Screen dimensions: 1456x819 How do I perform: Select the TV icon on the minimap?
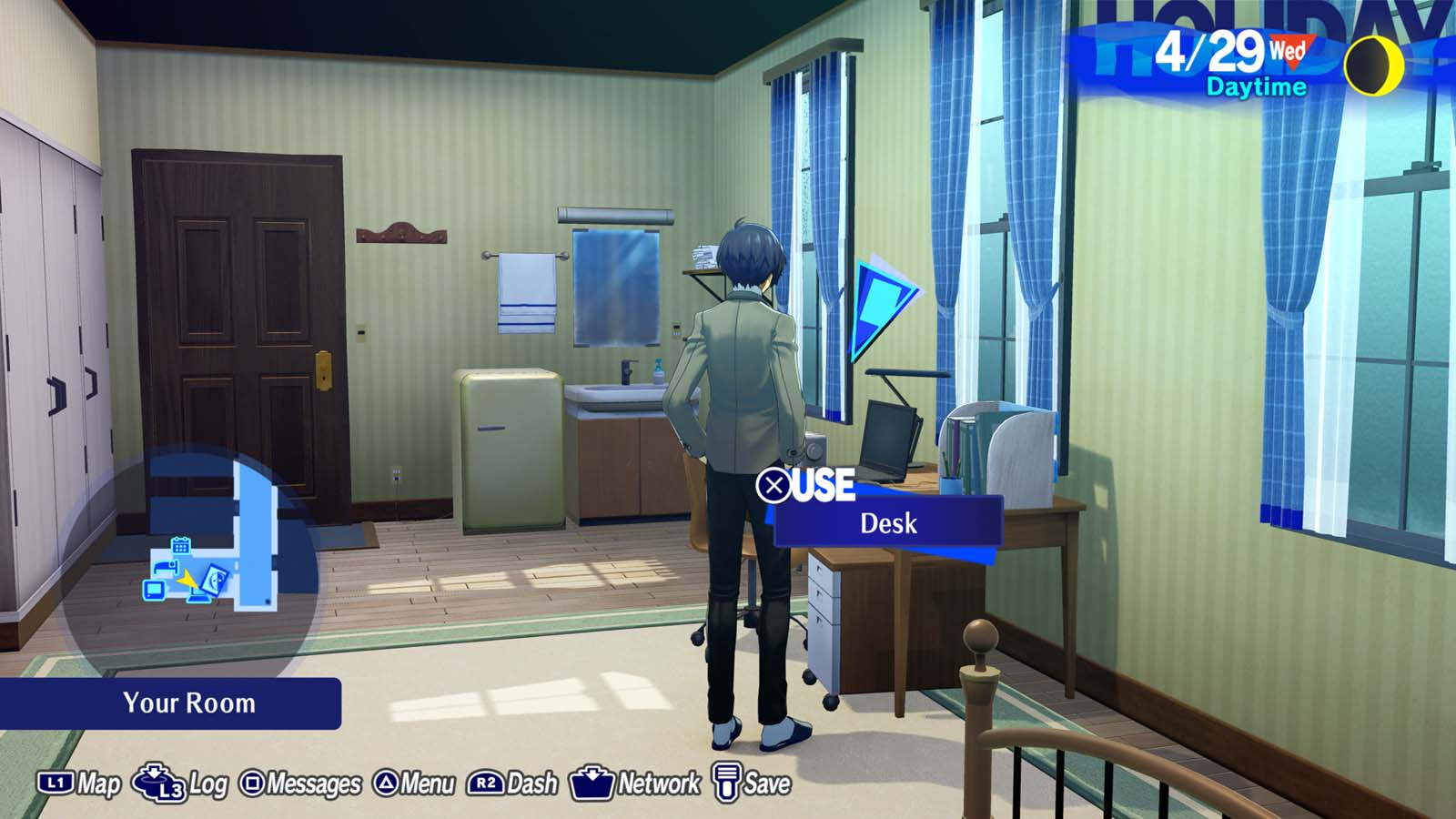point(154,591)
